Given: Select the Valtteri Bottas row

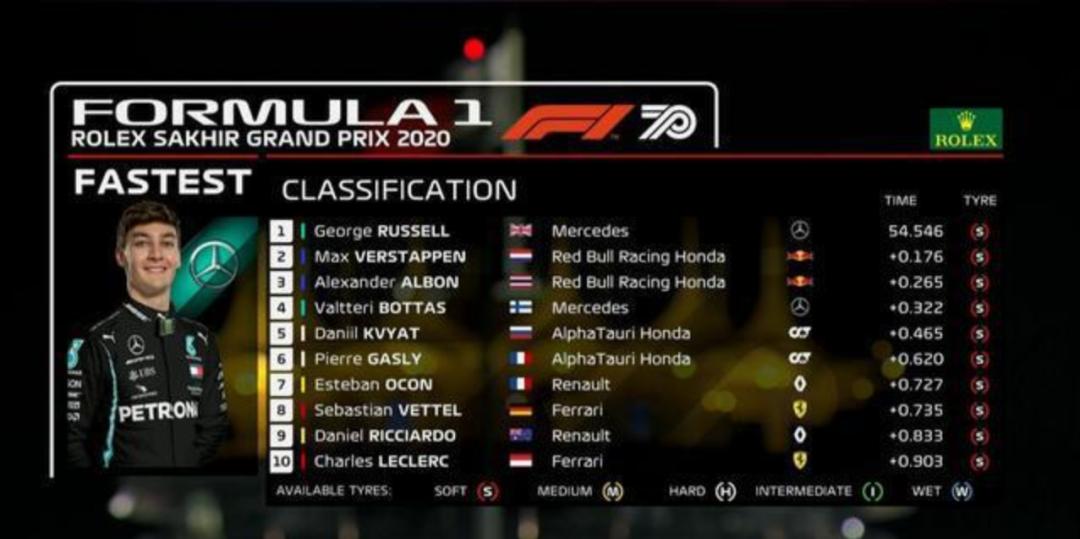Looking at the screenshot, I should coord(380,308).
